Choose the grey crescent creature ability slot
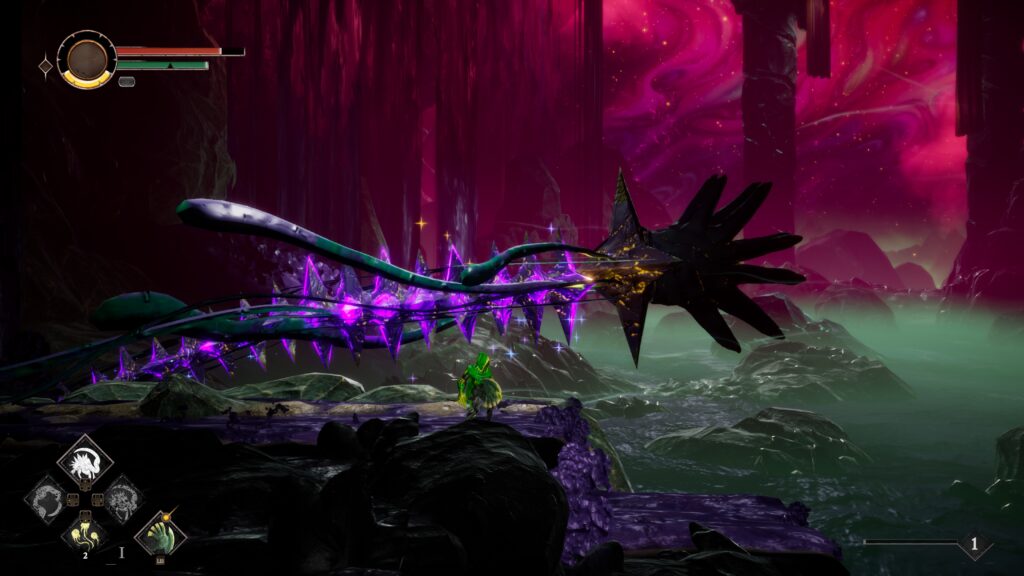1024x576 pixels. (x=47, y=498)
